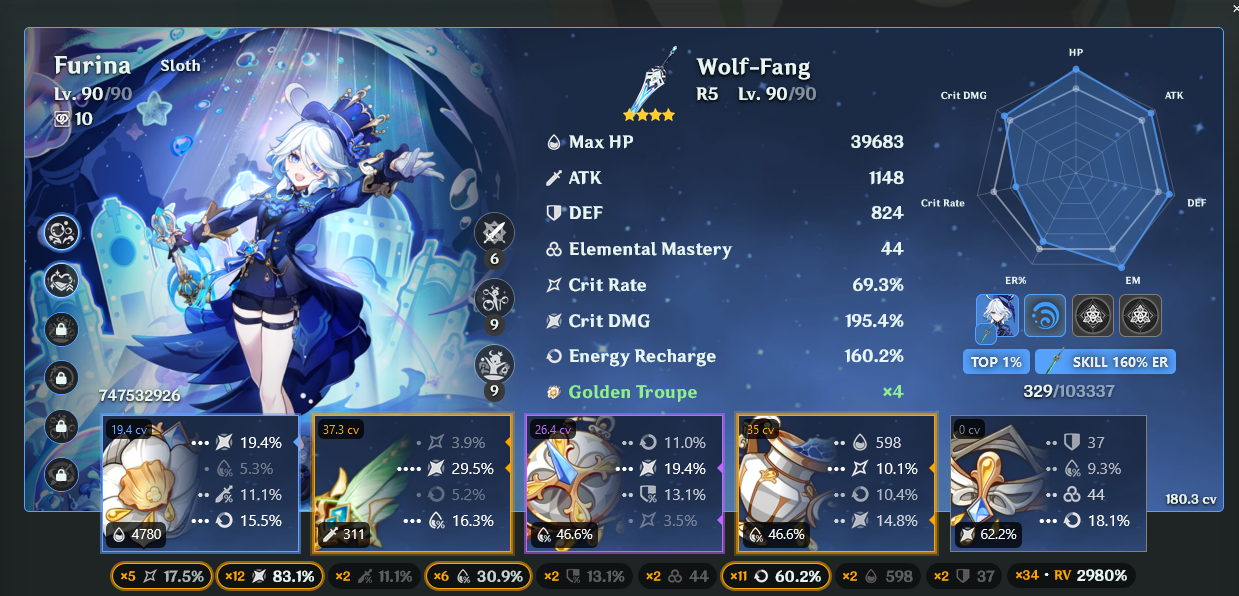Select the second constellation heart icon

(62, 281)
